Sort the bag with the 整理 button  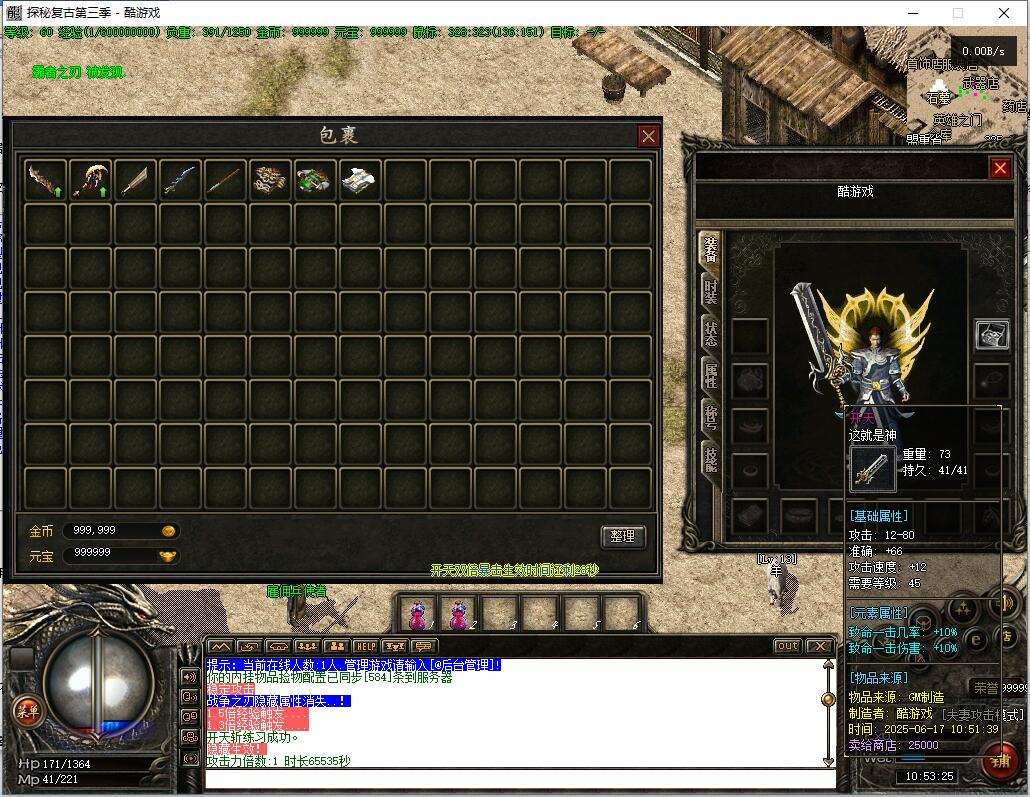pos(622,536)
